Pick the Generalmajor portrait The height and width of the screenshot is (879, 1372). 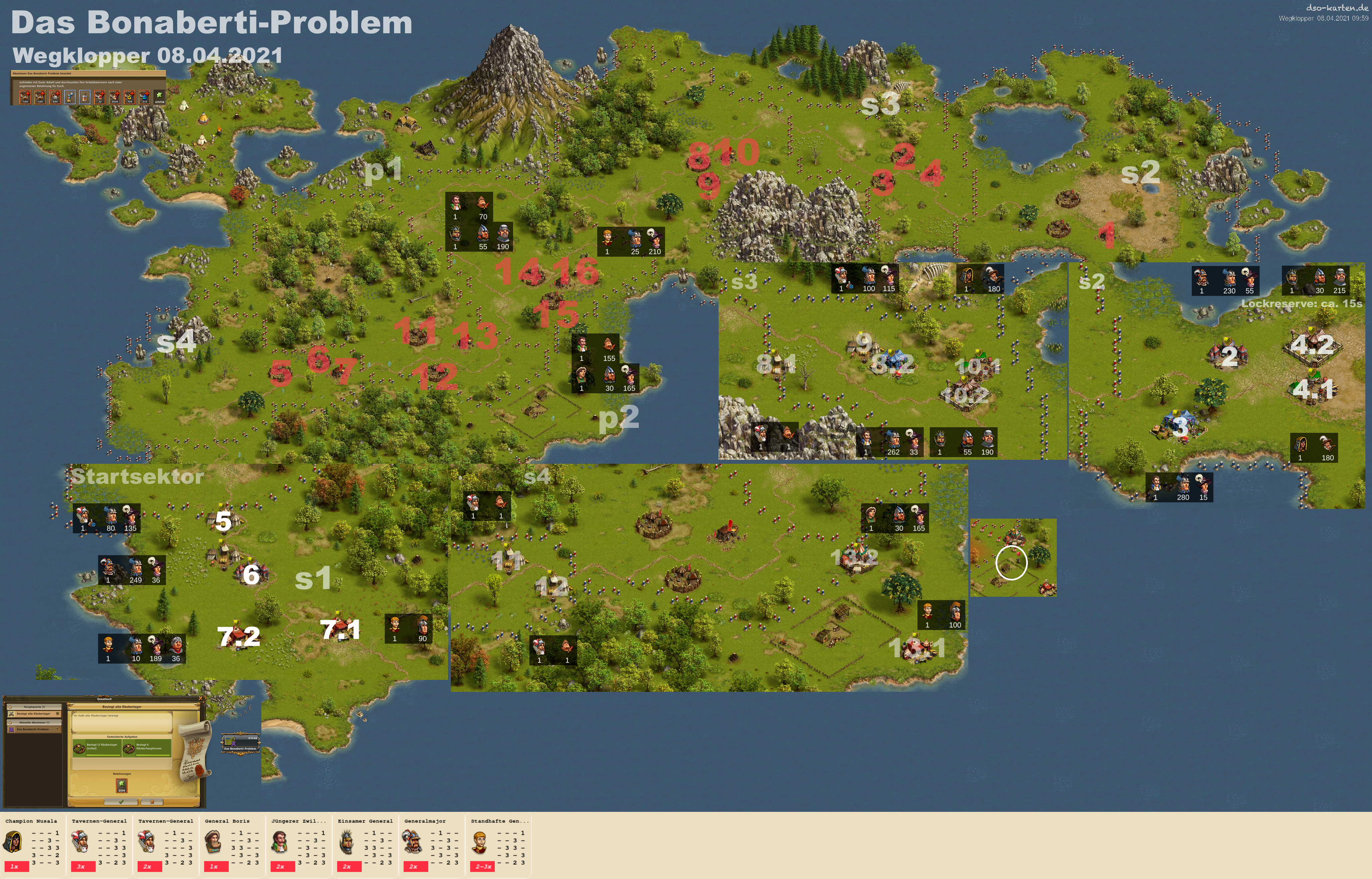tap(413, 841)
